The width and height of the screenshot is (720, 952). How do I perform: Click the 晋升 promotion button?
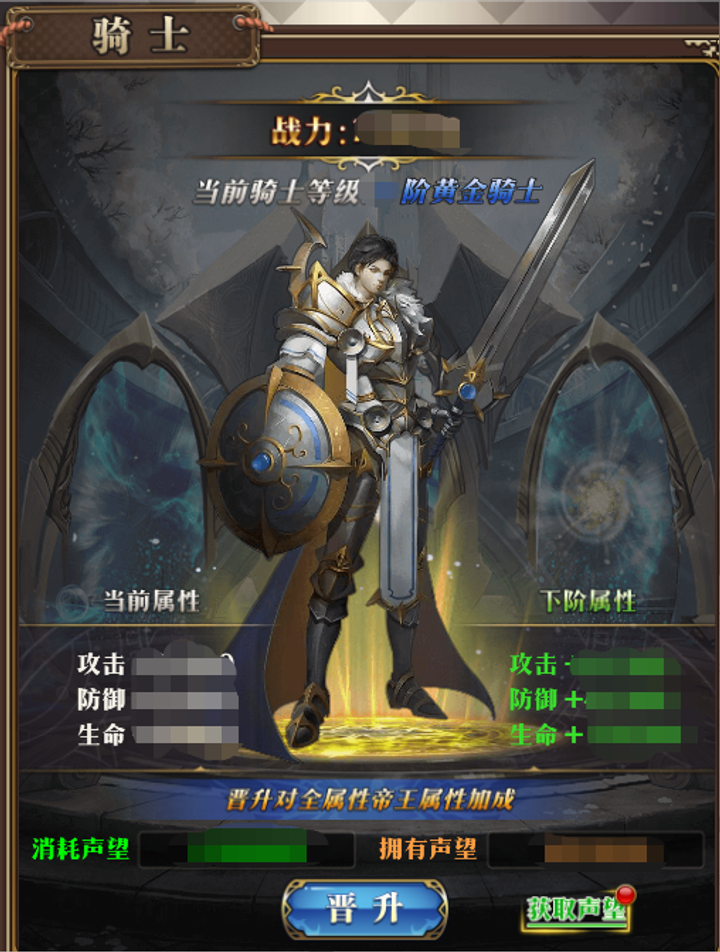click(x=364, y=908)
